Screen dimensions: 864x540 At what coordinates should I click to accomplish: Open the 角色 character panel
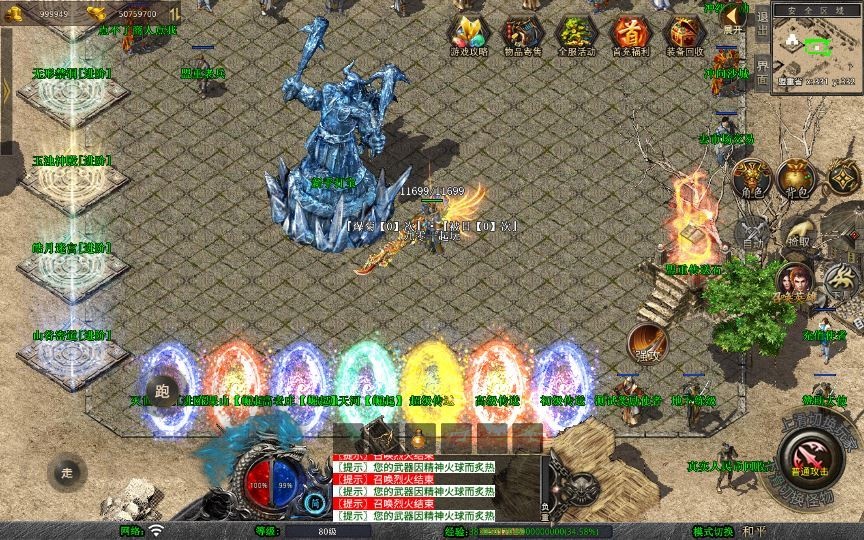(751, 179)
